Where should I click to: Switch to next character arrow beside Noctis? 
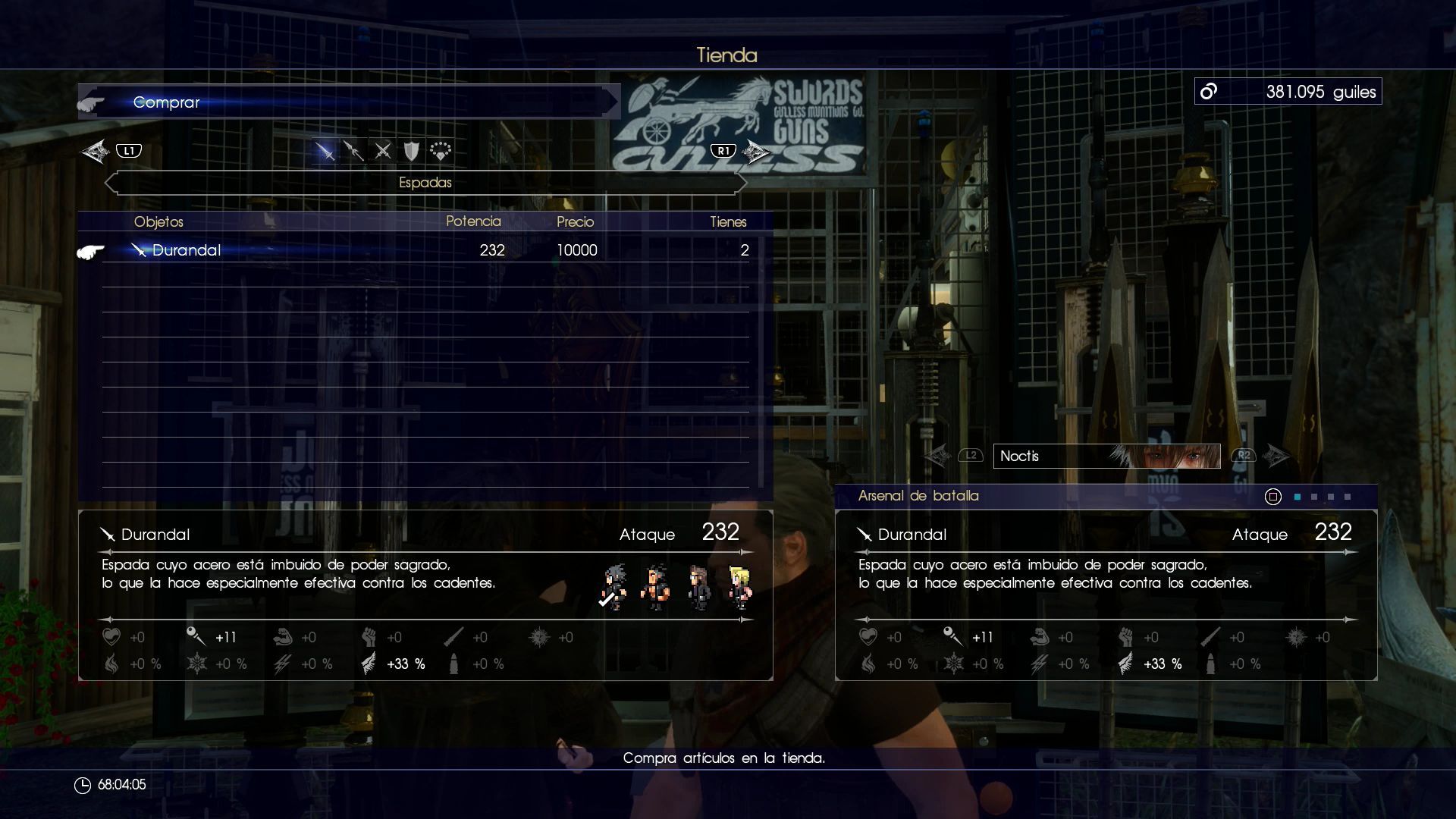[1276, 456]
